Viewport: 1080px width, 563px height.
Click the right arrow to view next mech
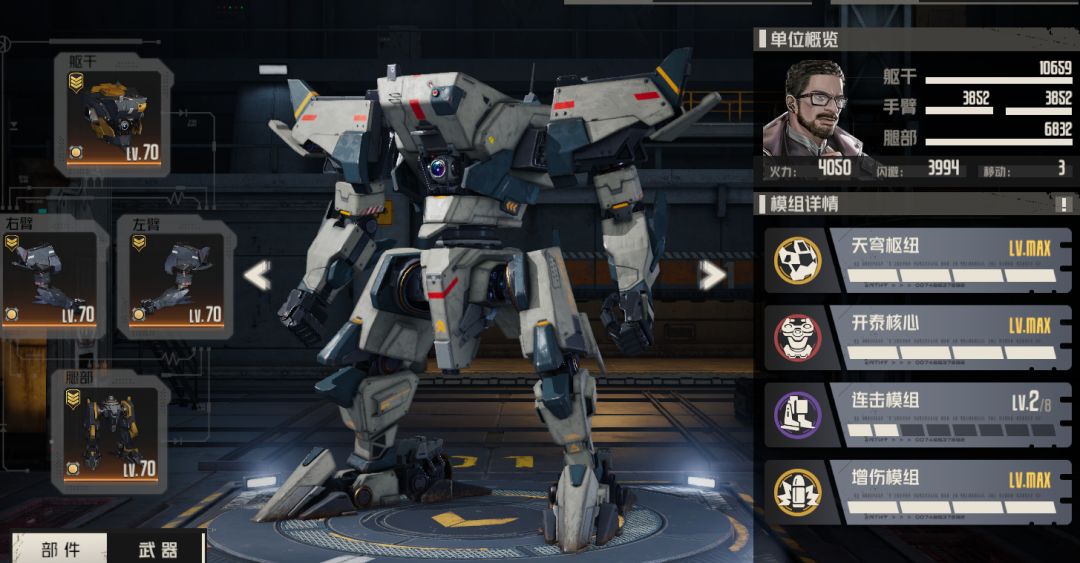point(712,275)
